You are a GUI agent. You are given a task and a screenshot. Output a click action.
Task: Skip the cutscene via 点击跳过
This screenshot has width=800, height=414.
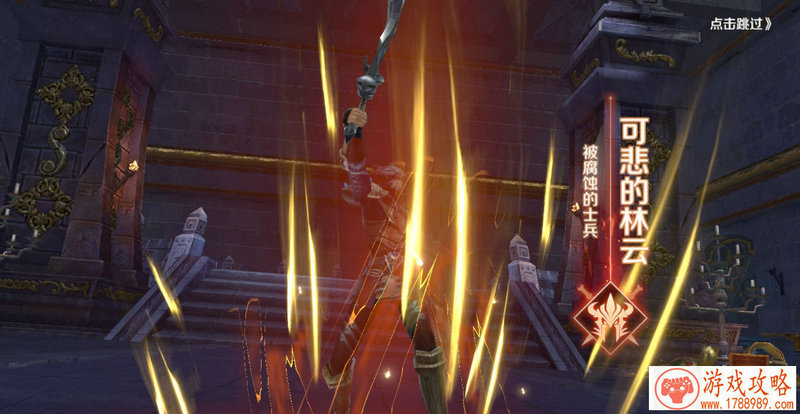741,24
